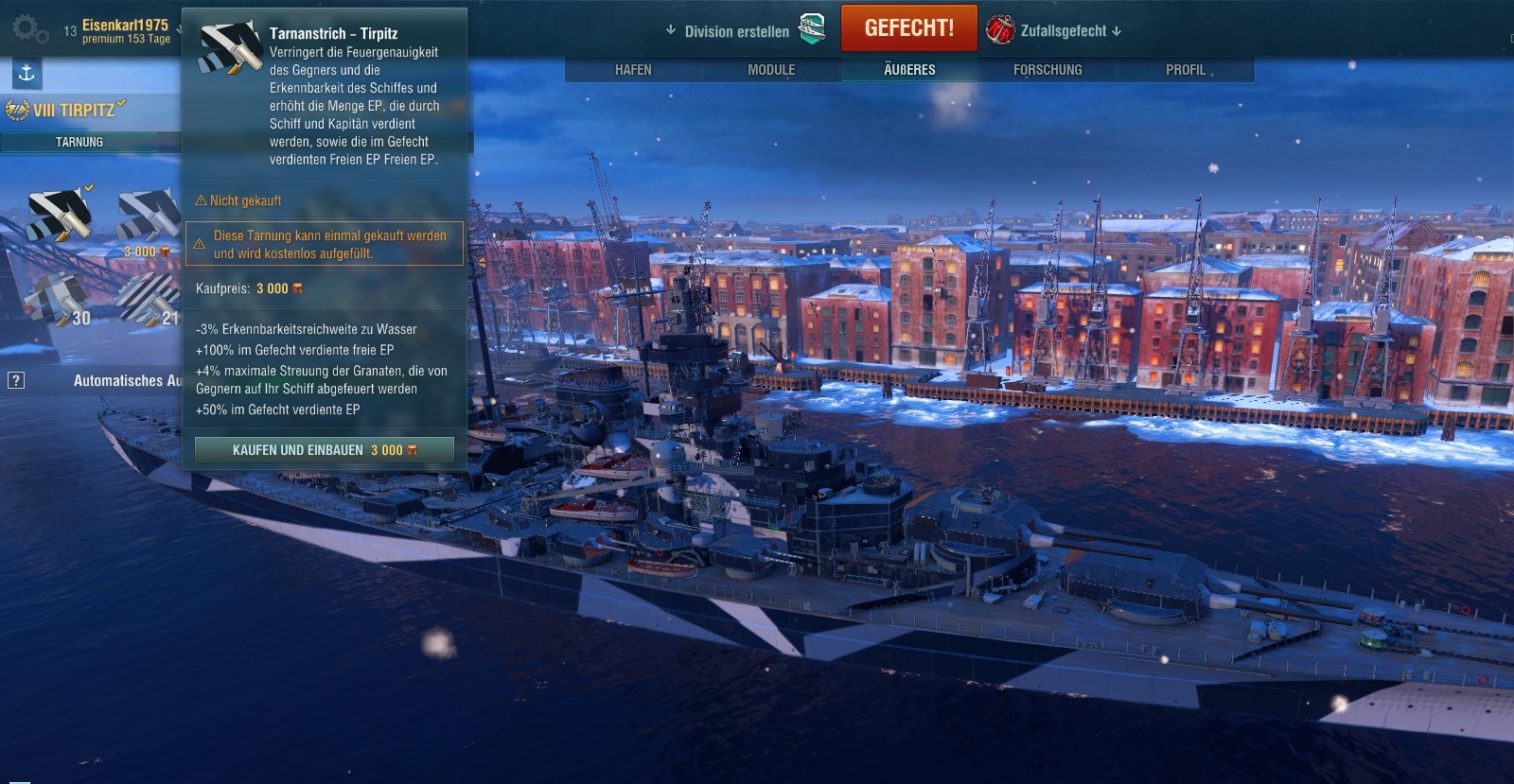Click the VIII TIRPITZ ship name
This screenshot has width=1514, height=784.
[74, 110]
